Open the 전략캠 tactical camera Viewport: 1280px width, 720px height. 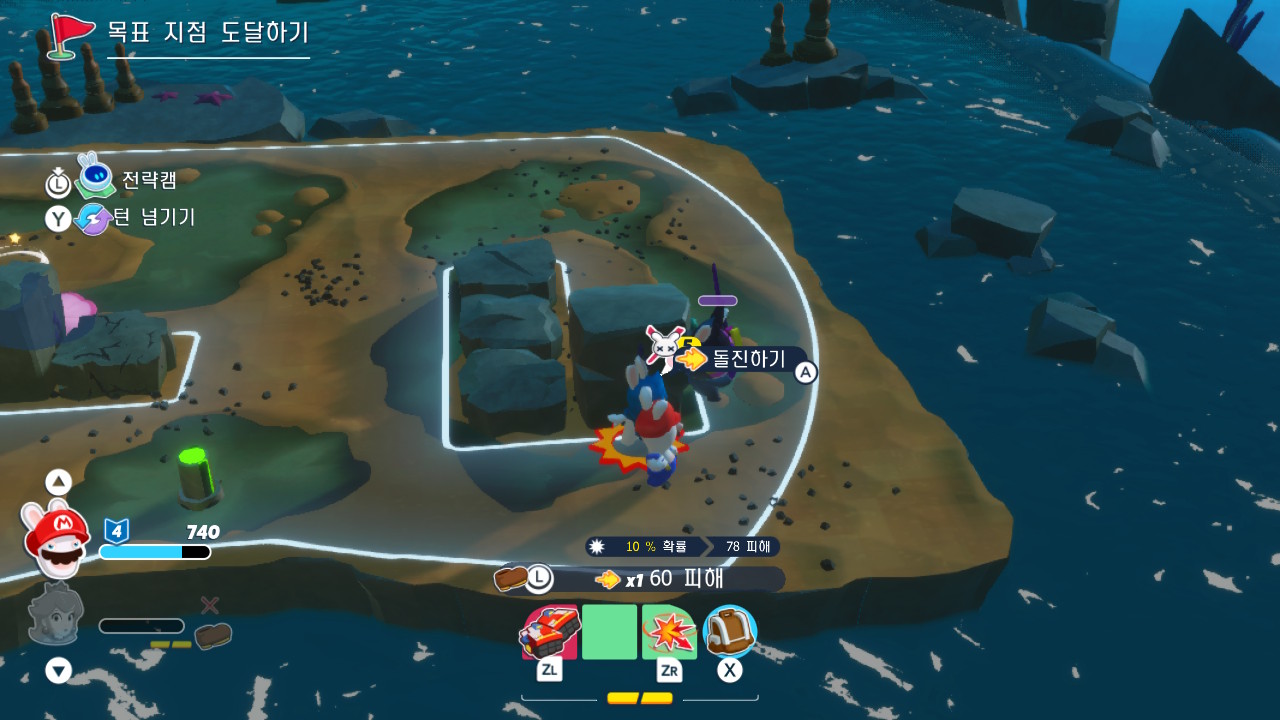(148, 180)
